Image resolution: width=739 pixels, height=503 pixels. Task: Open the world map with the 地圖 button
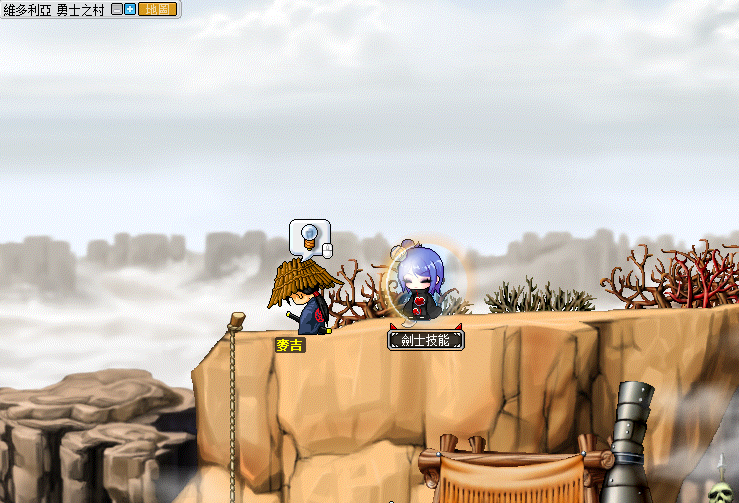coord(157,9)
